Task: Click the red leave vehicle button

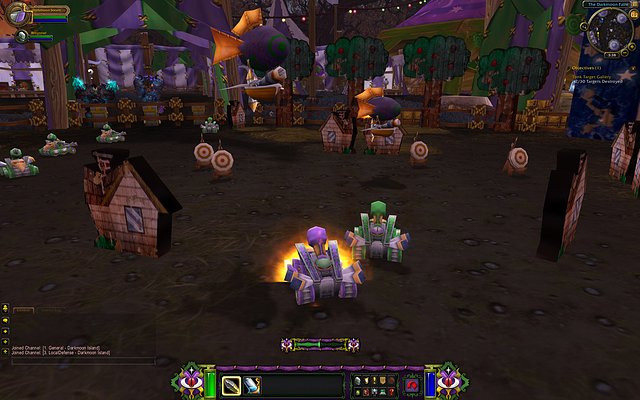Action: (x=412, y=384)
